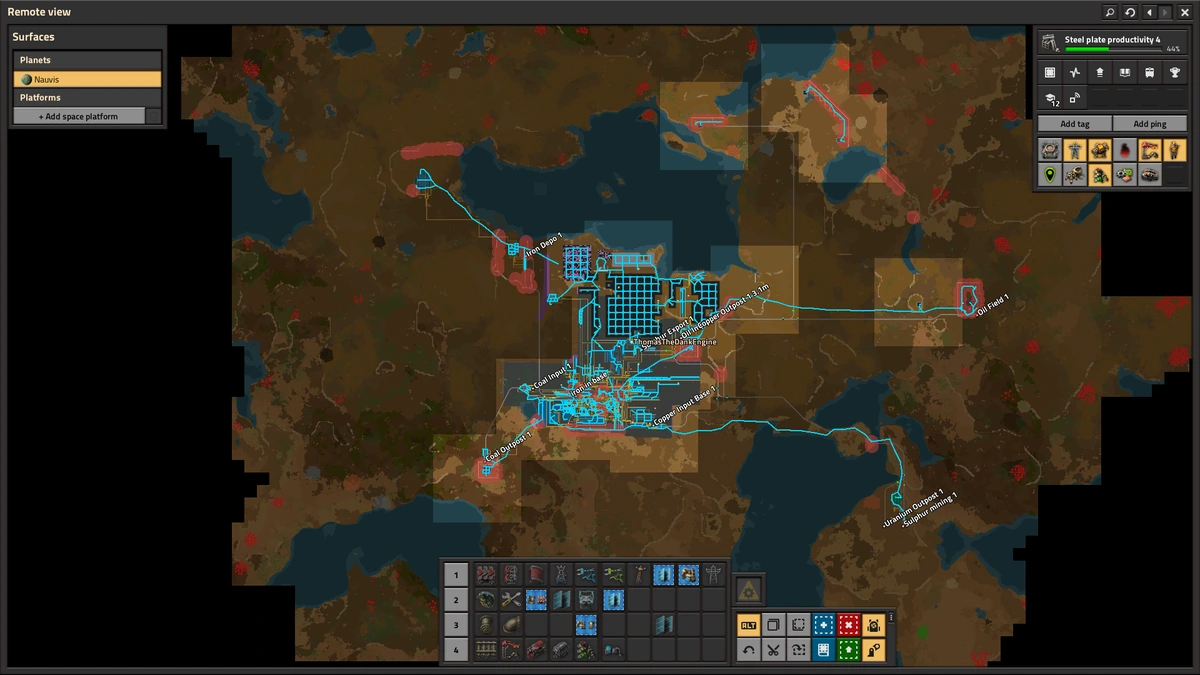Viewport: 1200px width, 675px height.
Task: Click the undo arrow button
Action: (748, 650)
